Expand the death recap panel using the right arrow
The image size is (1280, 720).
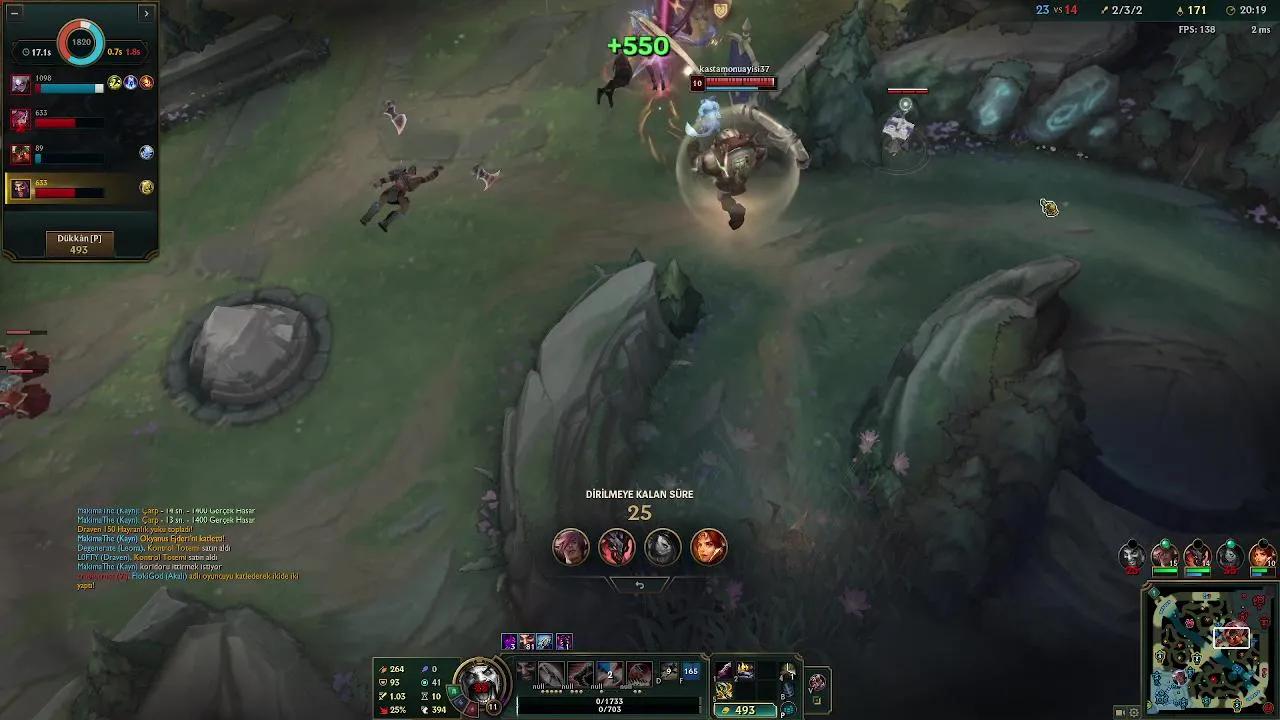(x=147, y=14)
